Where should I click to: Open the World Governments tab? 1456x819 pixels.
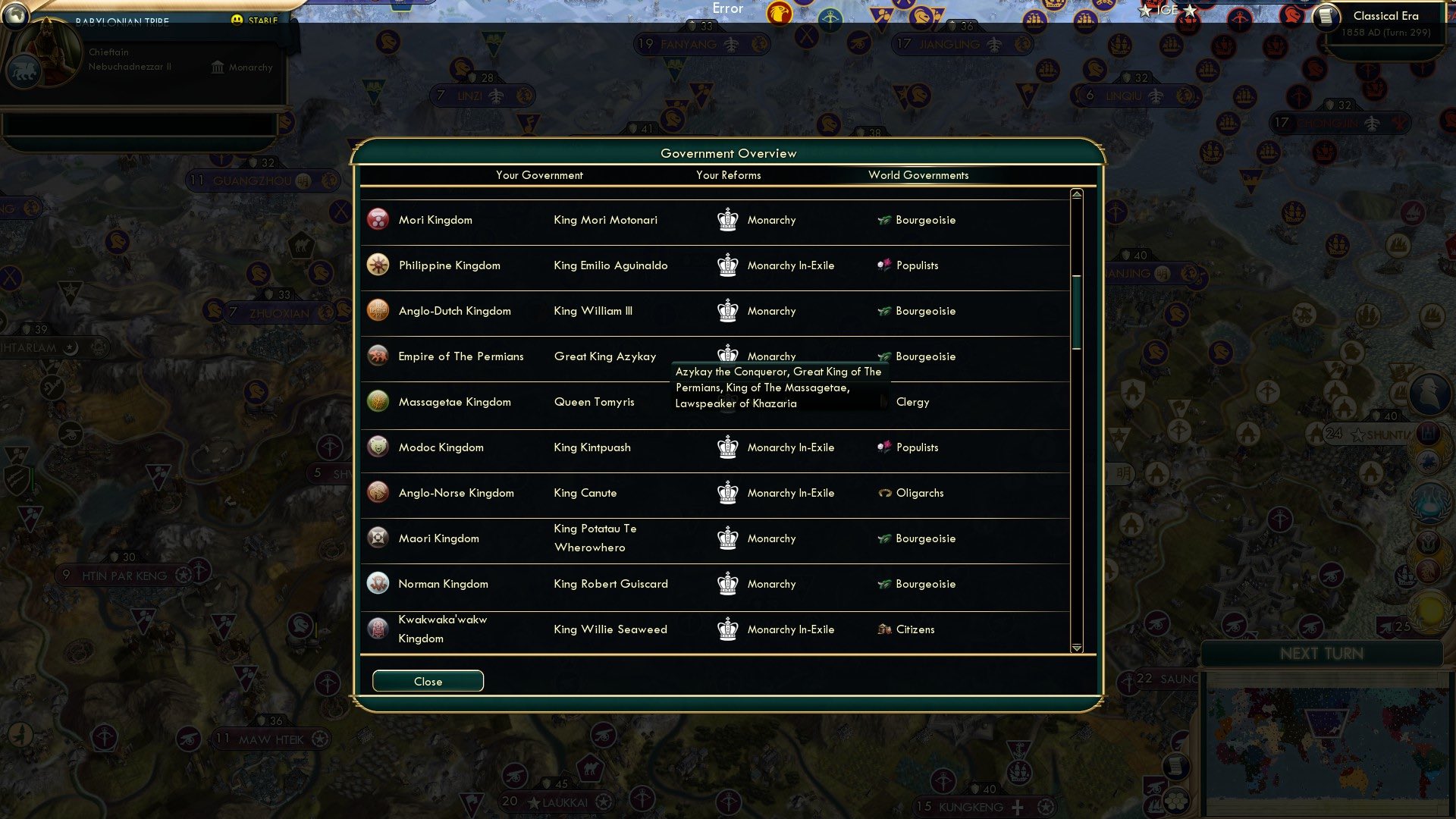tap(918, 175)
